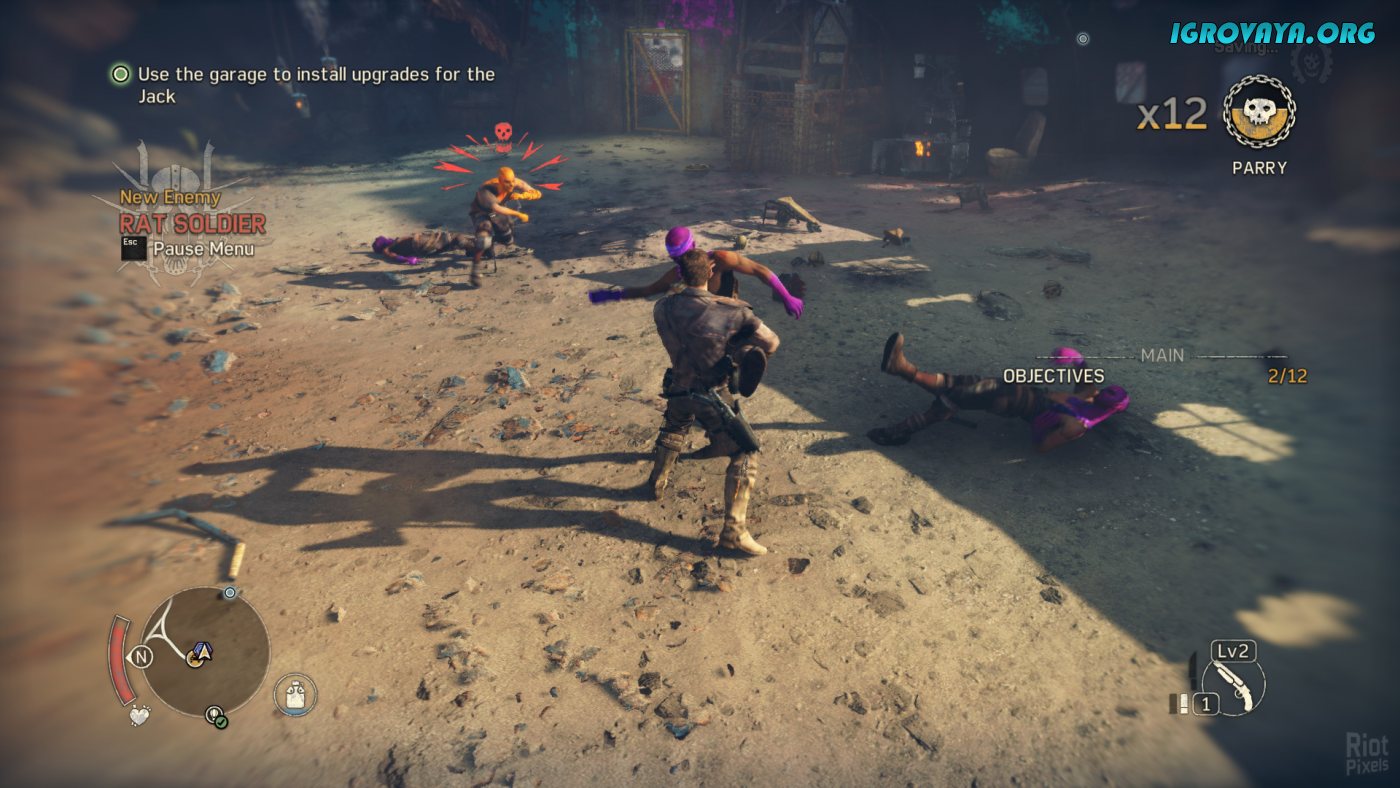The height and width of the screenshot is (788, 1400).
Task: Select the water canteen icon
Action: pyautogui.click(x=295, y=694)
